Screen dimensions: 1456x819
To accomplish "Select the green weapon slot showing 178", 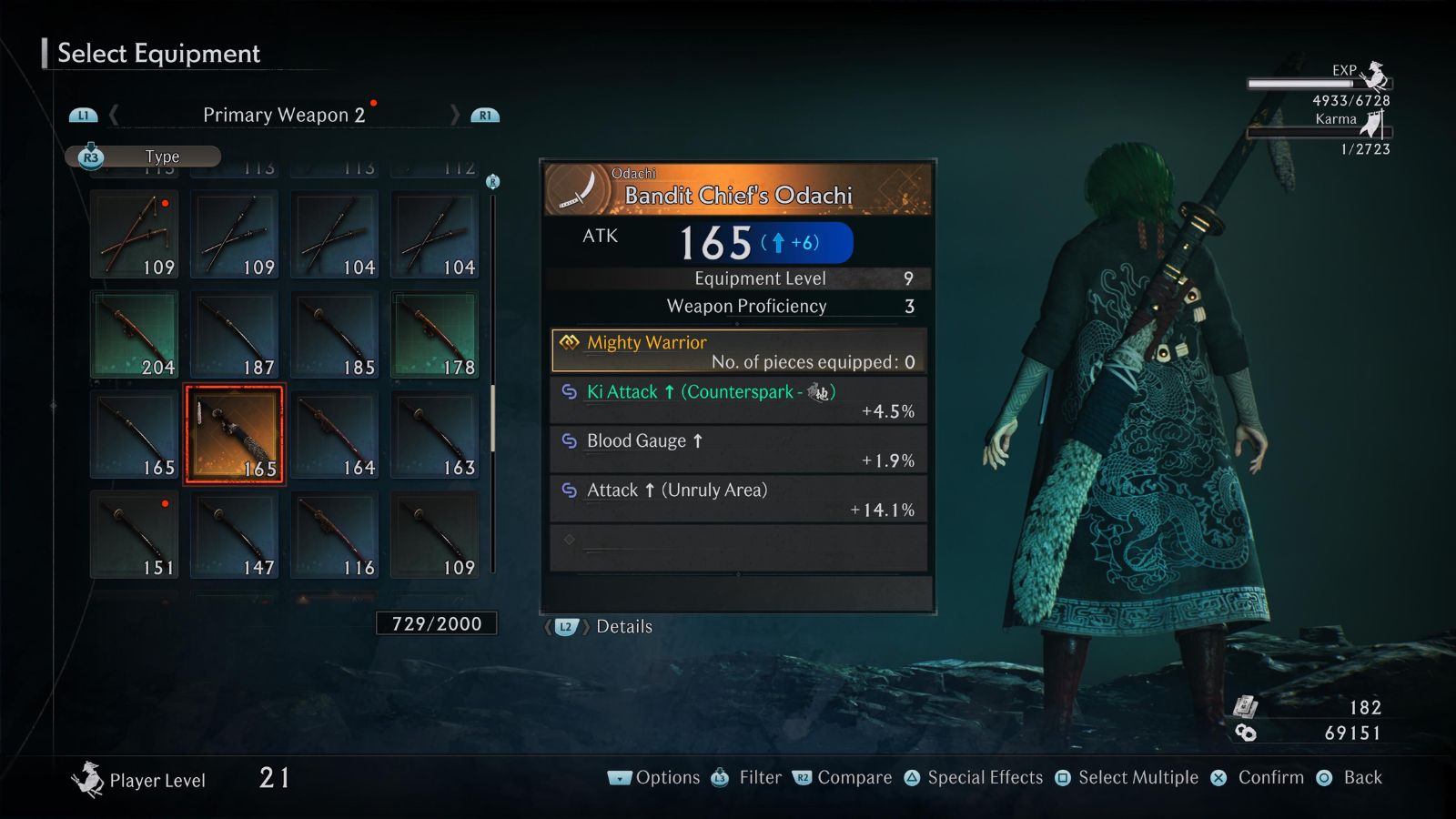I will pos(435,334).
